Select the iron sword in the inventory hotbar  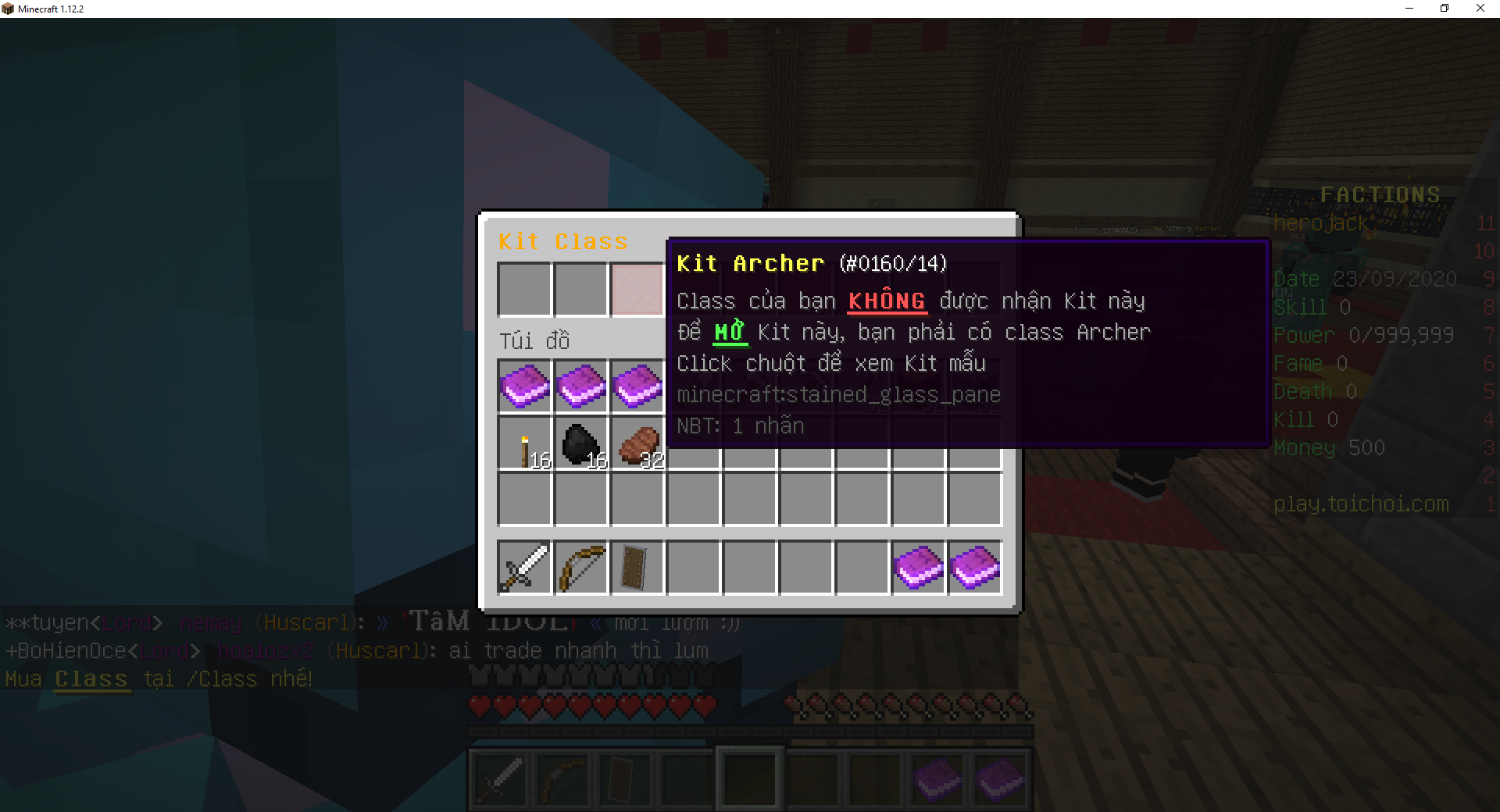(525, 568)
